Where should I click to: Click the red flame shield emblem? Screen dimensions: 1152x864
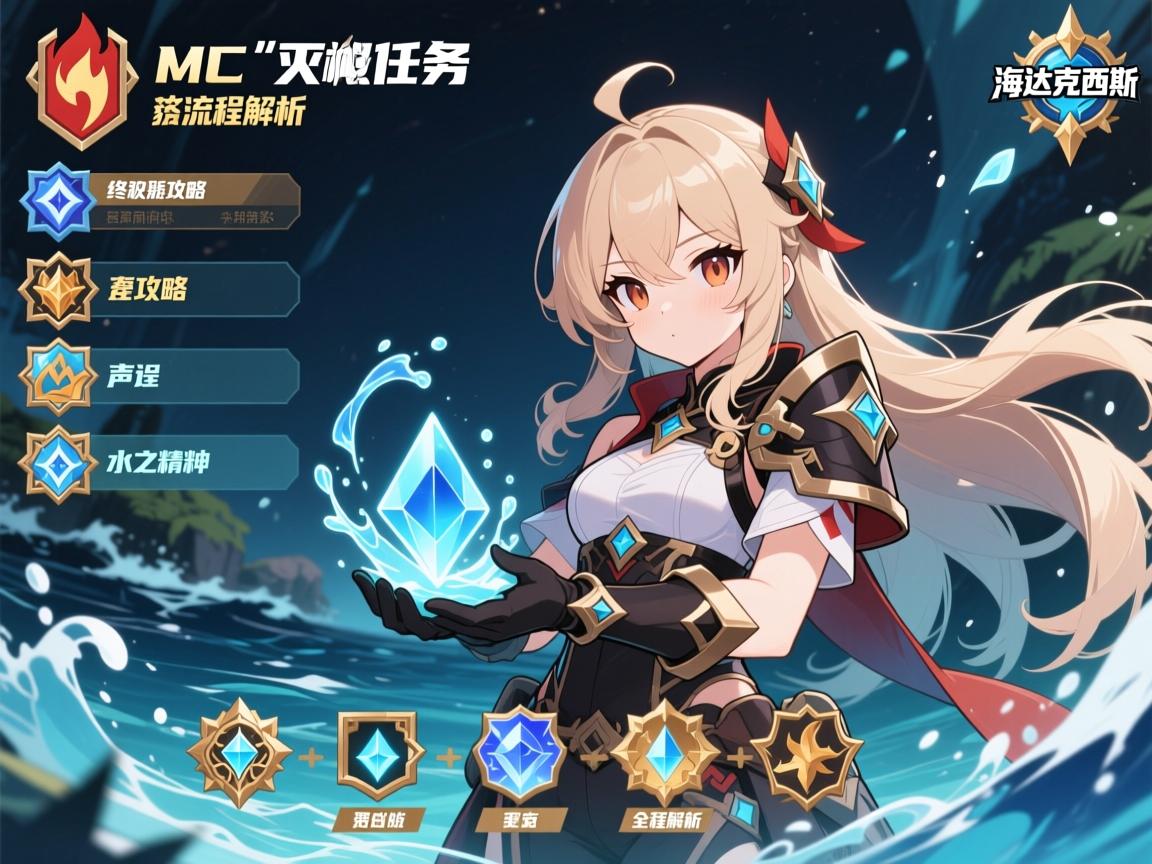tap(81, 82)
